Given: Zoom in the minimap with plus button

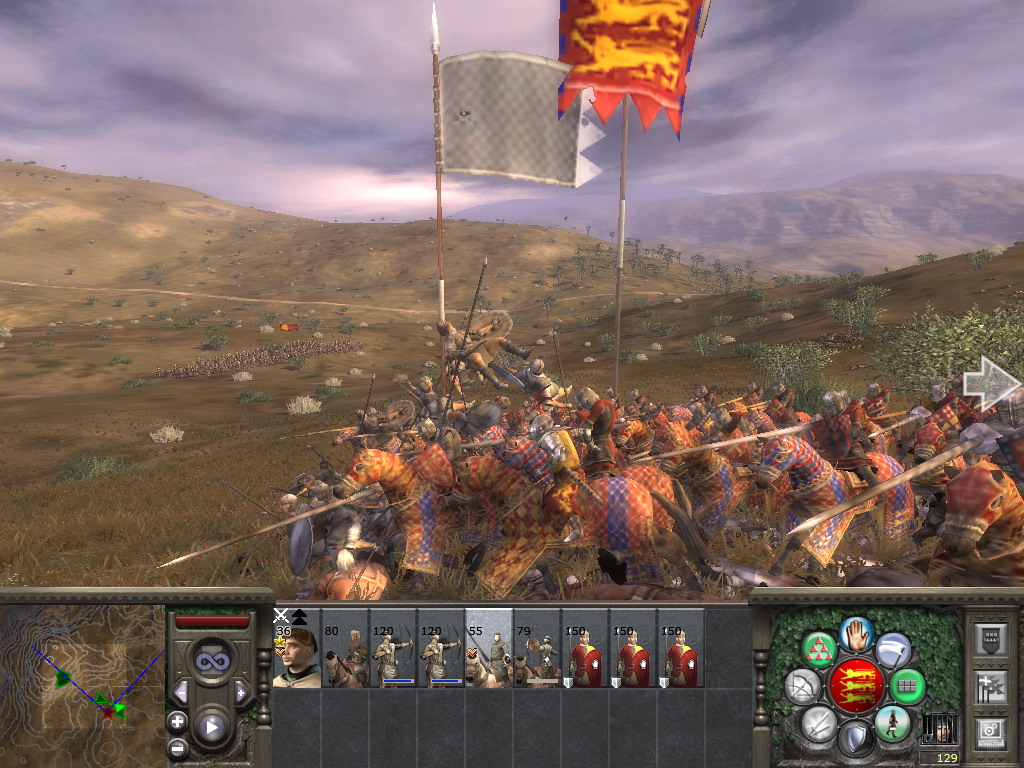Looking at the screenshot, I should pos(177,721).
